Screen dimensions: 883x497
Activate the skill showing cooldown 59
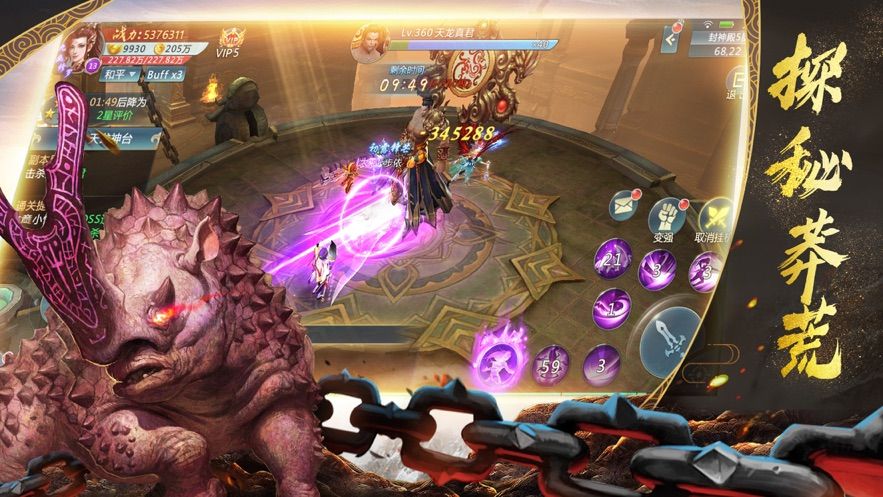coord(549,366)
